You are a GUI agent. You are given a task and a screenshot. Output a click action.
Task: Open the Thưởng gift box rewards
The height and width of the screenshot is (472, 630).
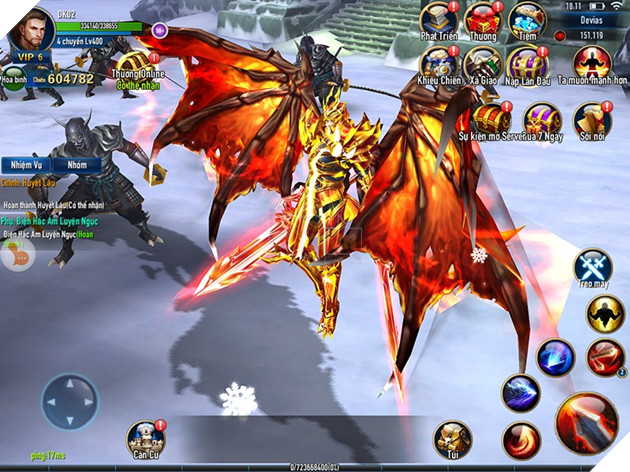point(483,19)
